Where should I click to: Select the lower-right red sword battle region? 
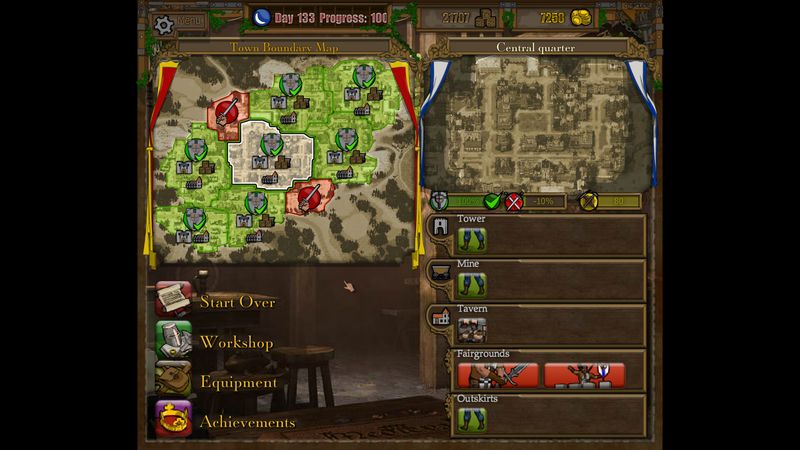tap(308, 193)
